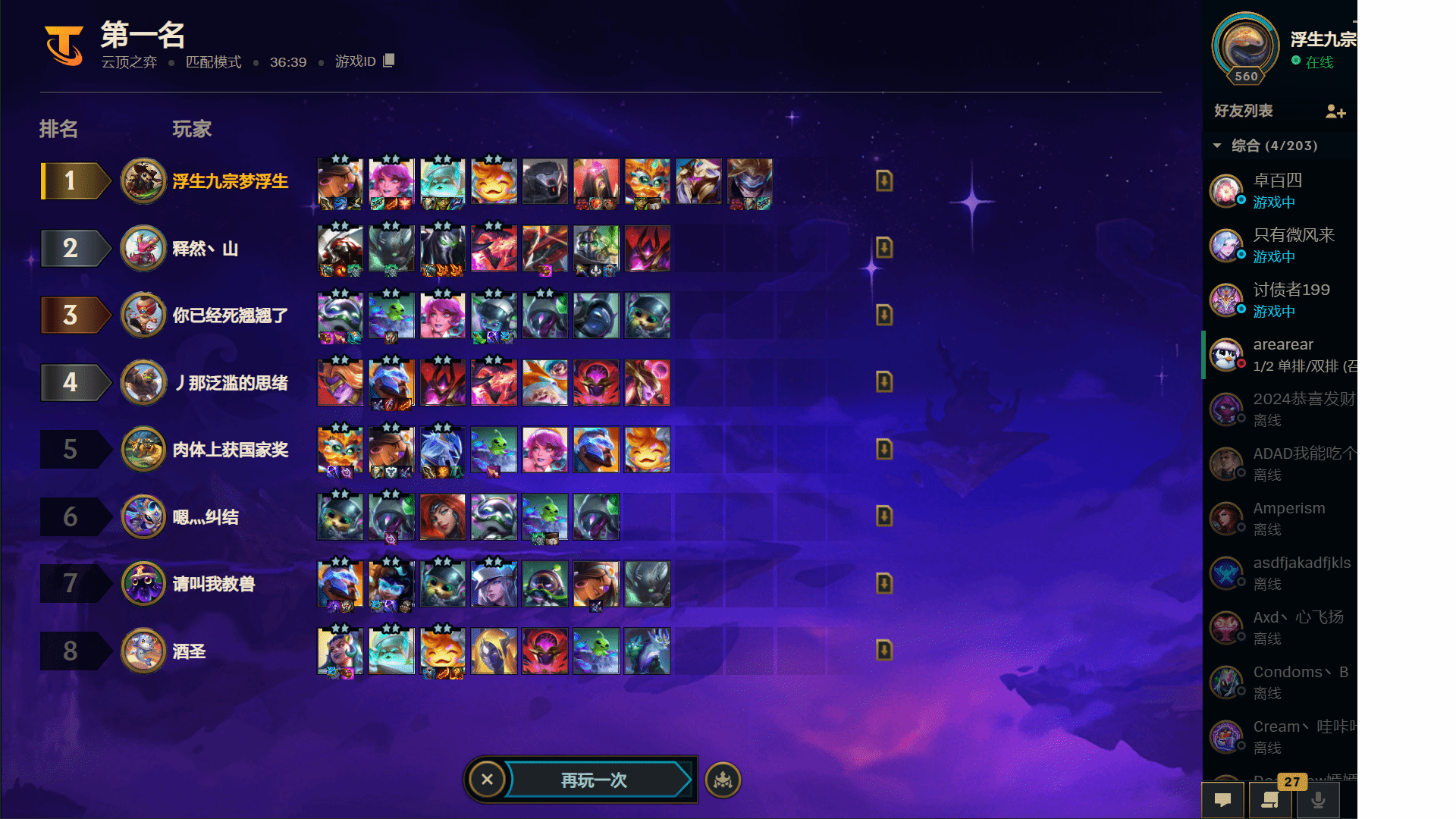This screenshot has width=1456, height=819.
Task: Open the add friend icon
Action: [x=1335, y=112]
